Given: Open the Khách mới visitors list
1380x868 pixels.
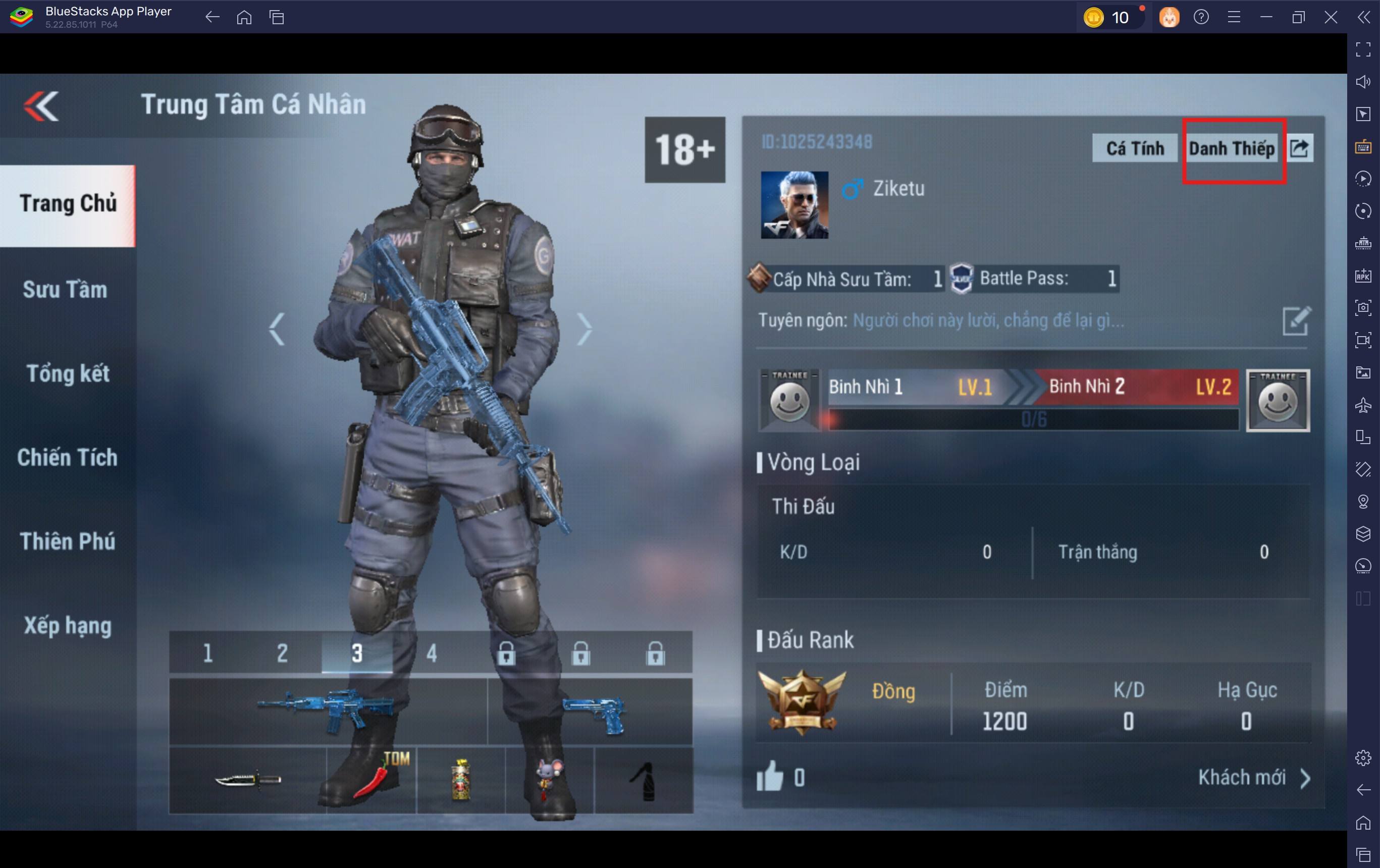Looking at the screenshot, I should click(x=1253, y=778).
